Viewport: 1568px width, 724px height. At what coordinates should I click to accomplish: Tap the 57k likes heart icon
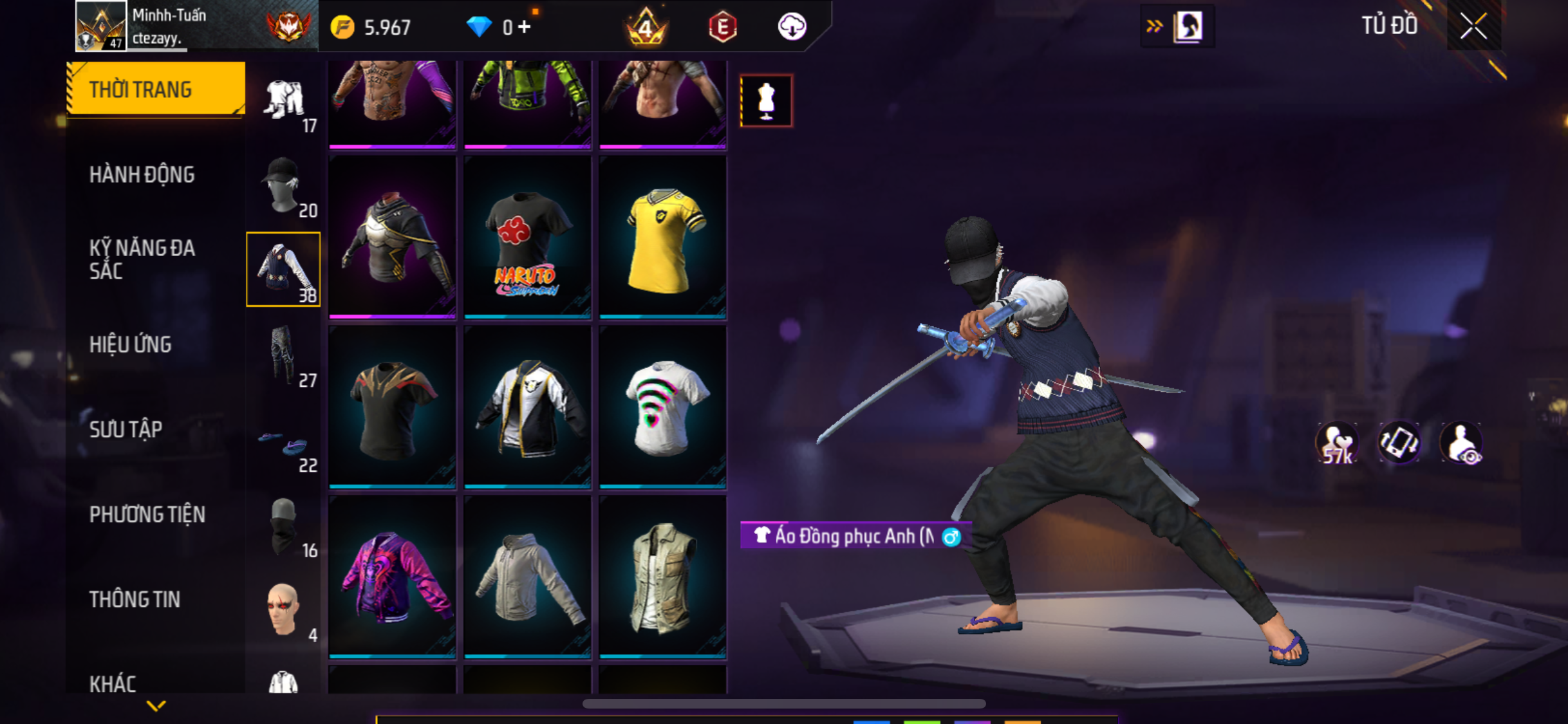click(x=1337, y=444)
